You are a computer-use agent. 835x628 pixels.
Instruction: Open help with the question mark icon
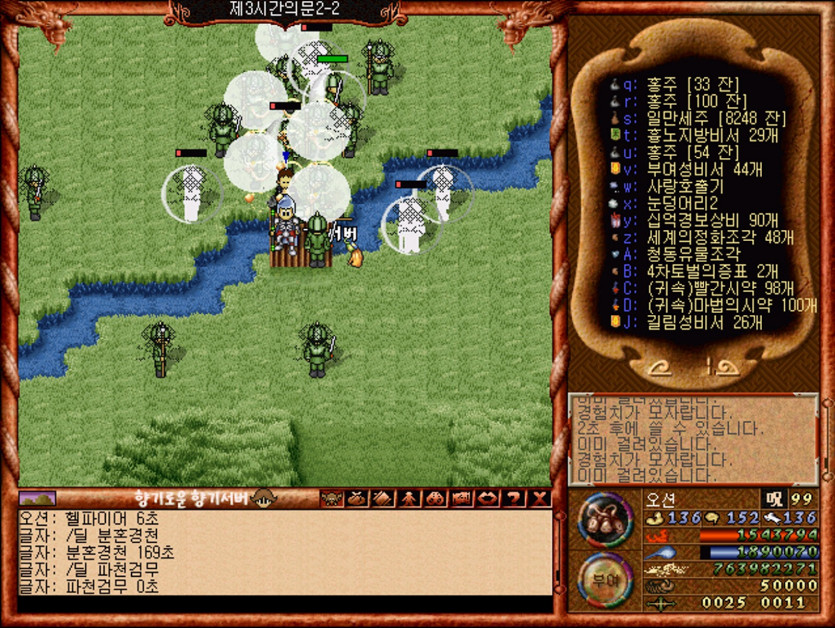point(515,498)
